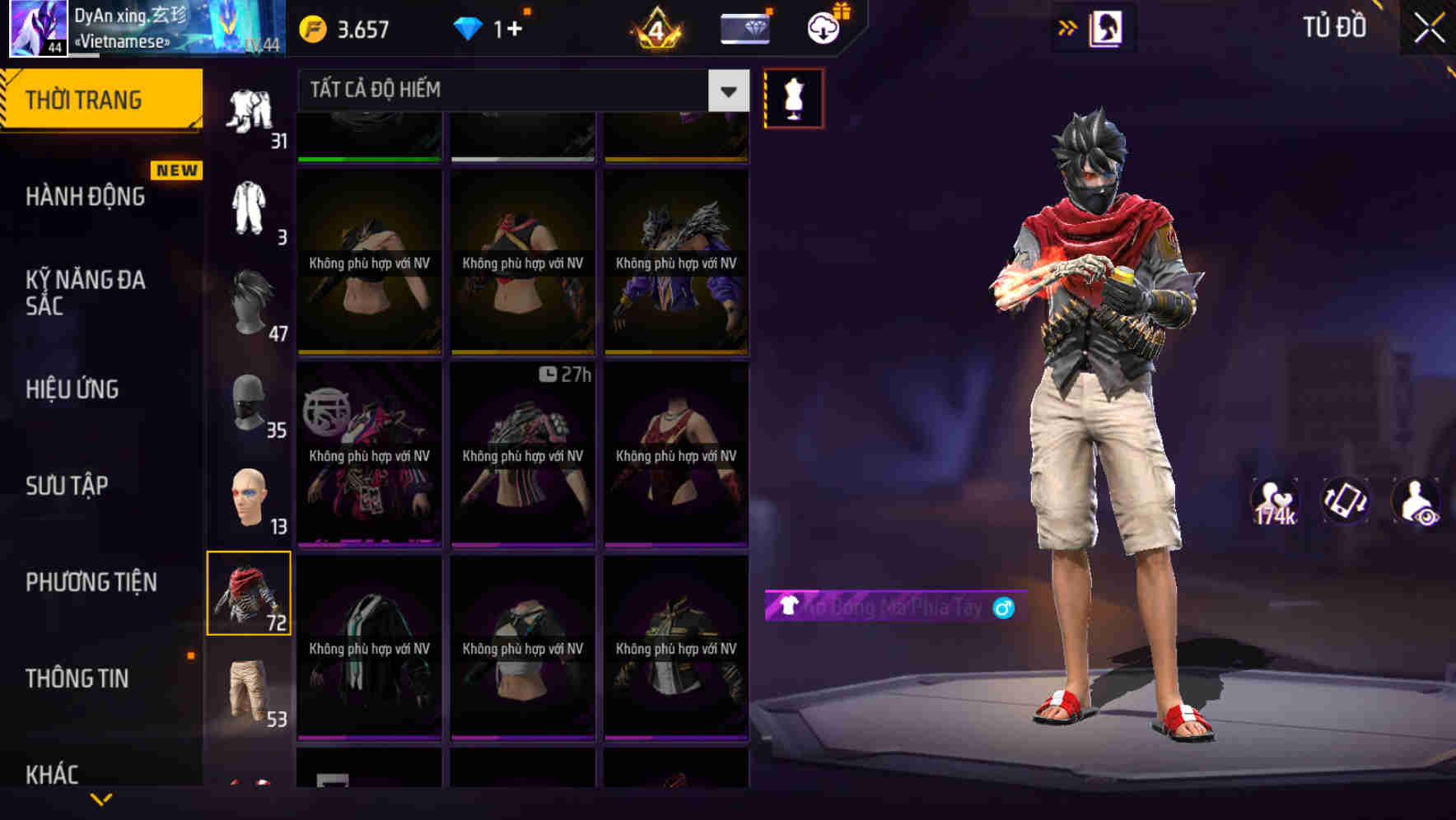
Task: Click the male gender symbol on item name
Action: [x=1004, y=608]
